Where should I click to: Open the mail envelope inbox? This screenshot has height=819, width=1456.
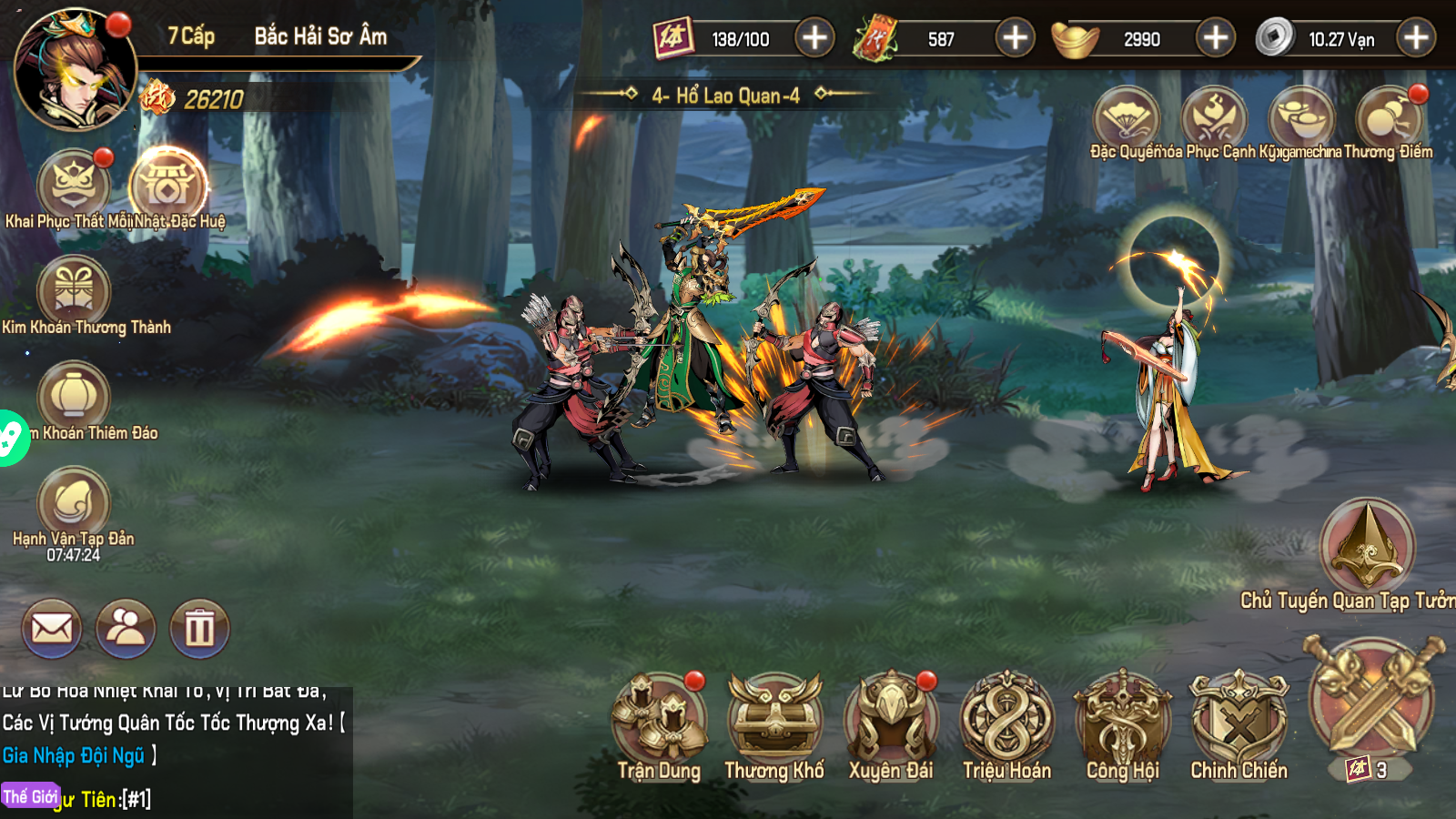pyautogui.click(x=52, y=628)
